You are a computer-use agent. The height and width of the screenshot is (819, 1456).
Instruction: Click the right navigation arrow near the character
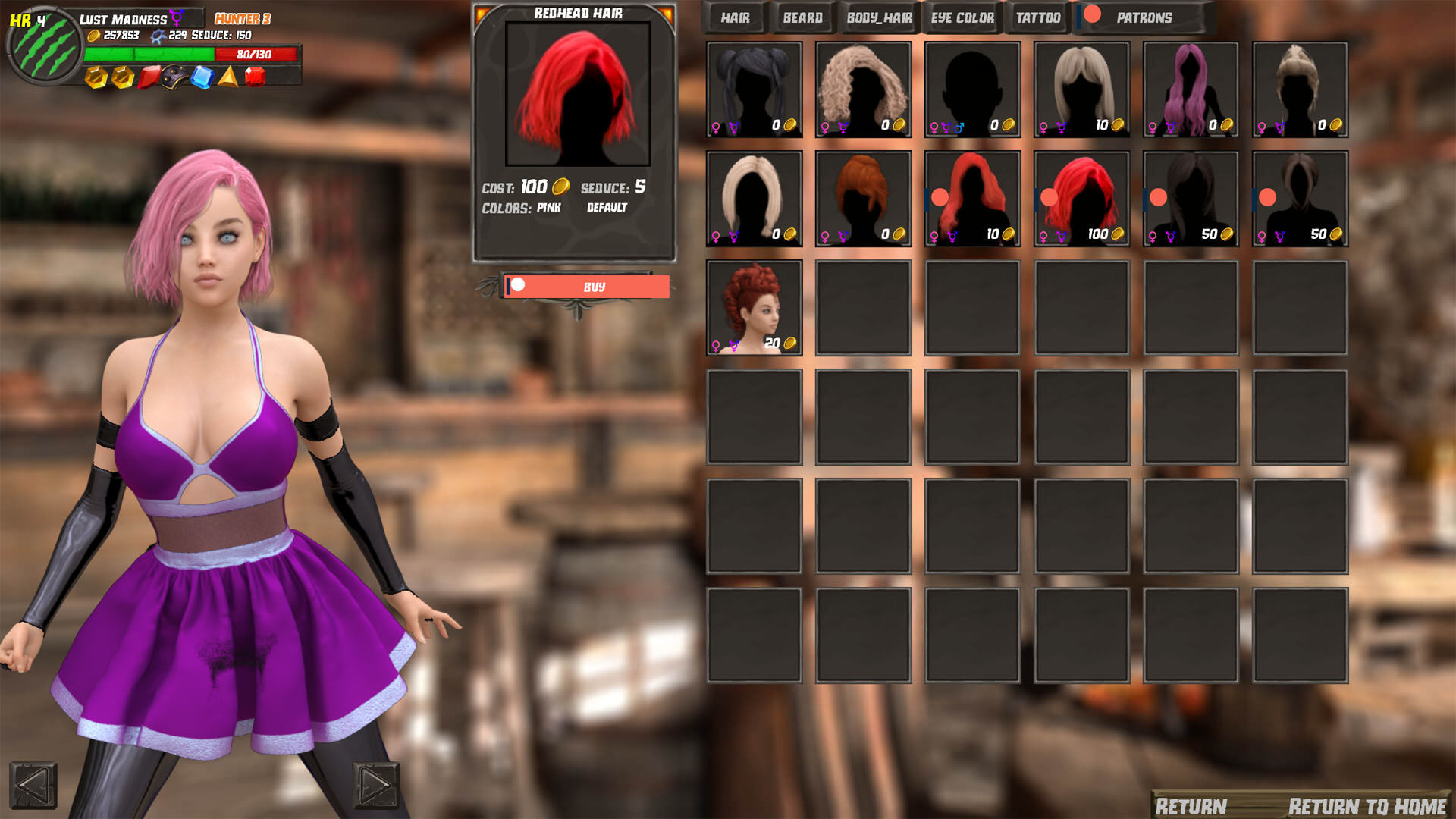[377, 789]
